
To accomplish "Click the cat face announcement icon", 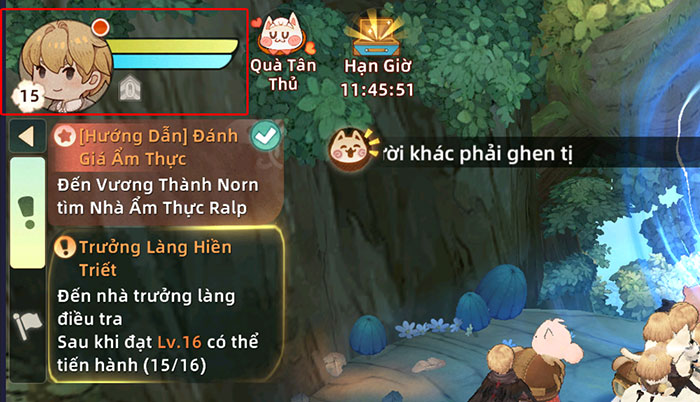I will click(350, 150).
